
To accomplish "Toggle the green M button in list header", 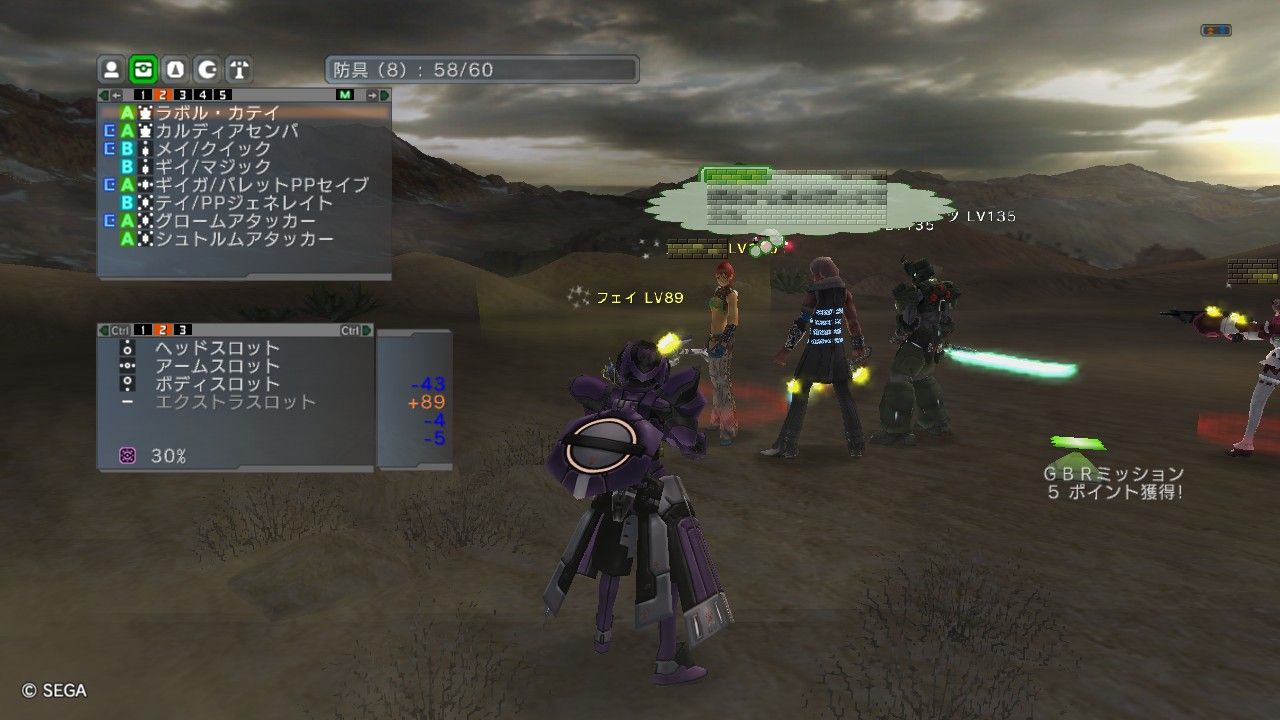I will point(346,95).
